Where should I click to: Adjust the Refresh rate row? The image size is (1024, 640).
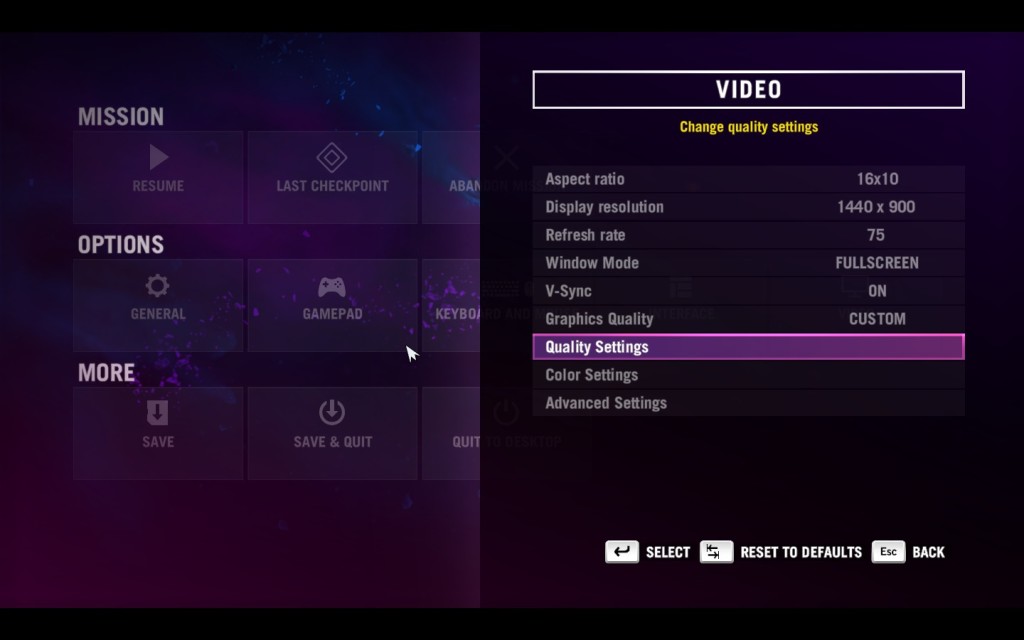pyautogui.click(x=748, y=235)
